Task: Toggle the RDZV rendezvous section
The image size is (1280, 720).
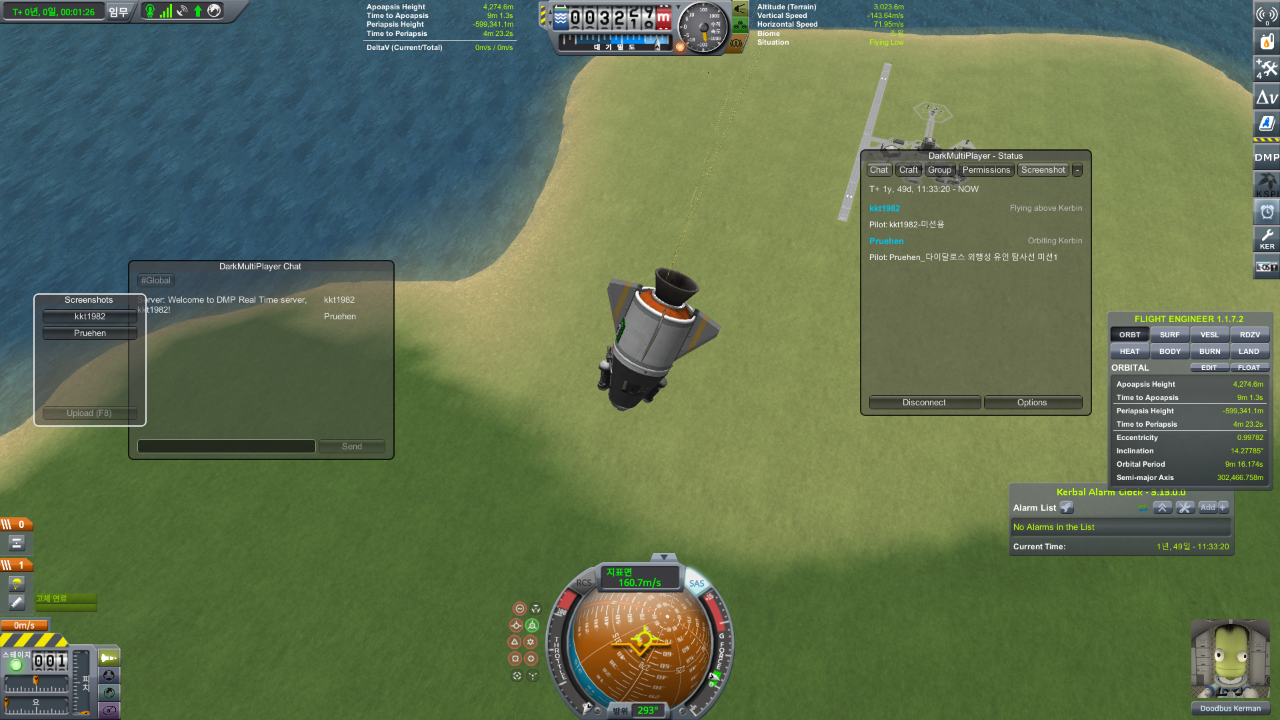Action: click(1250, 335)
